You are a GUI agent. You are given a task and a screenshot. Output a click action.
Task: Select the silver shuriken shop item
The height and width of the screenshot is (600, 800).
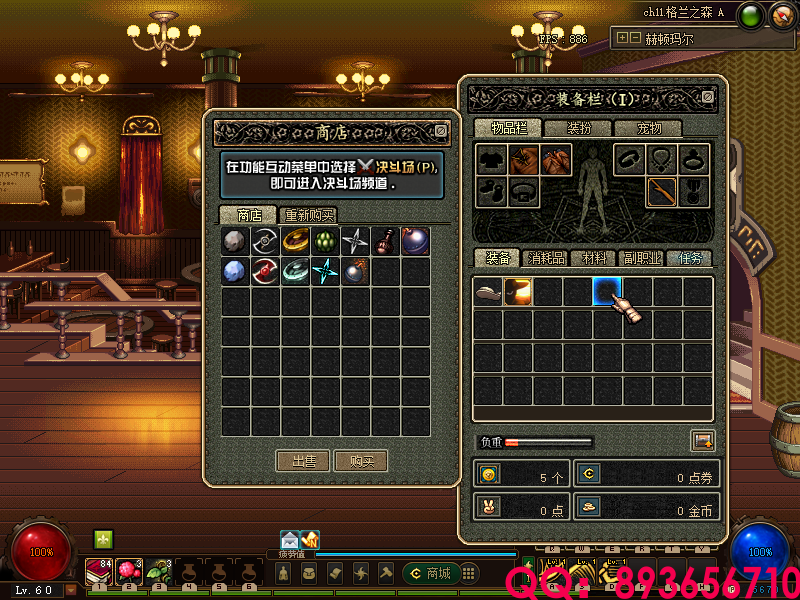355,241
